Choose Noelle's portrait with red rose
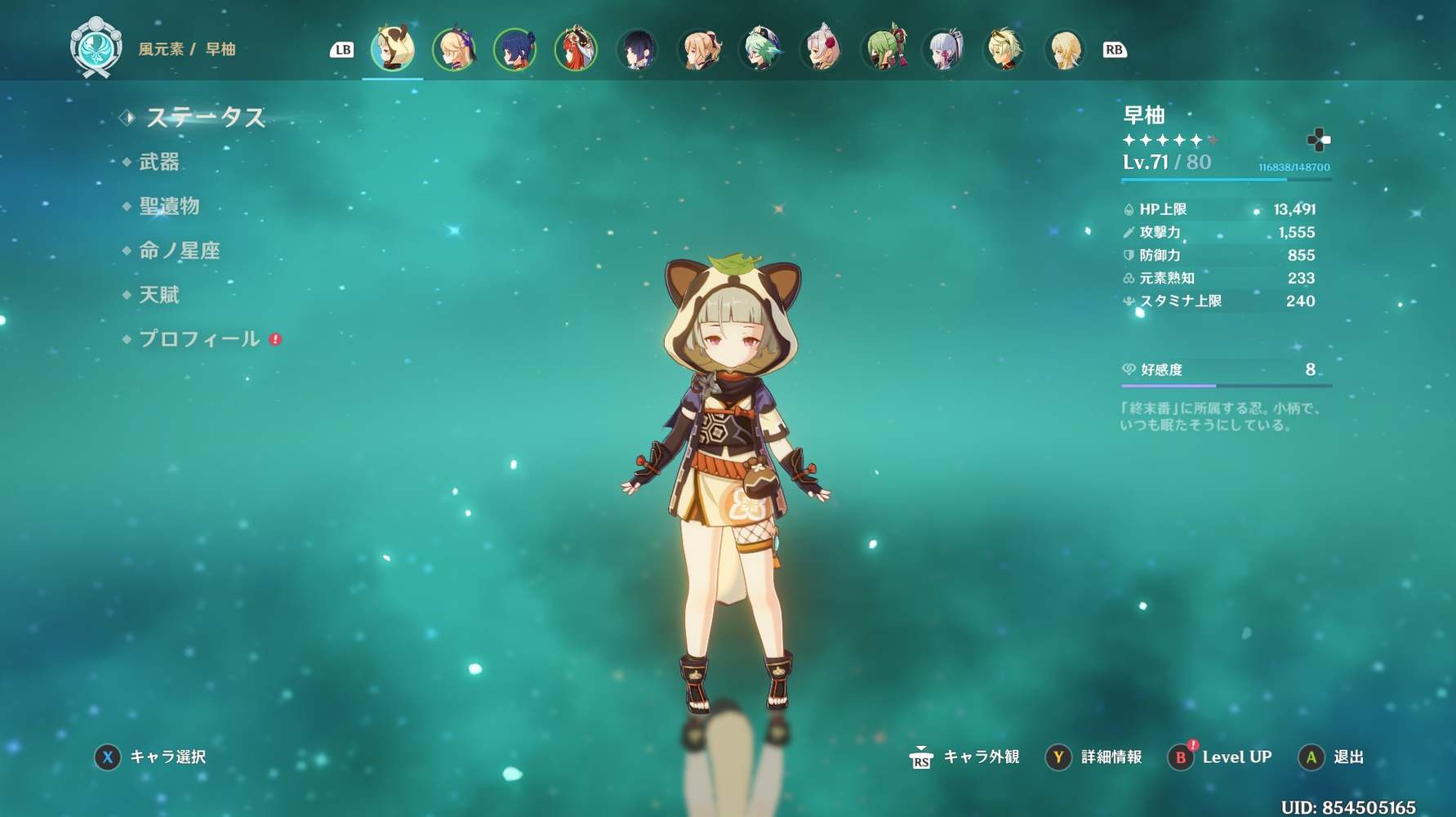 [x=822, y=49]
